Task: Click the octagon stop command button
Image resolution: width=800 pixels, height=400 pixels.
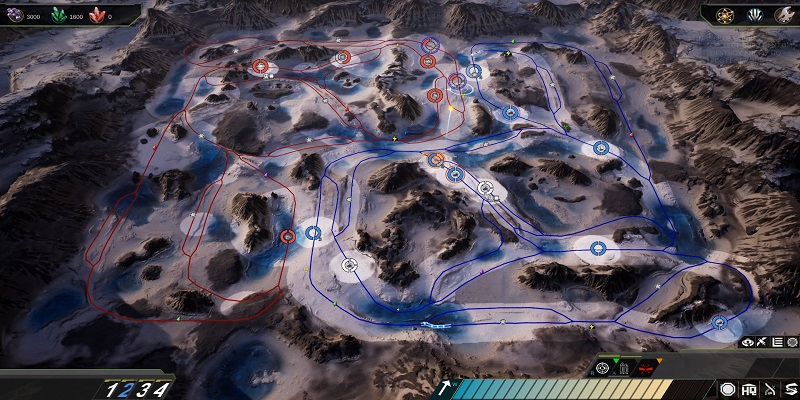Action: [727, 388]
